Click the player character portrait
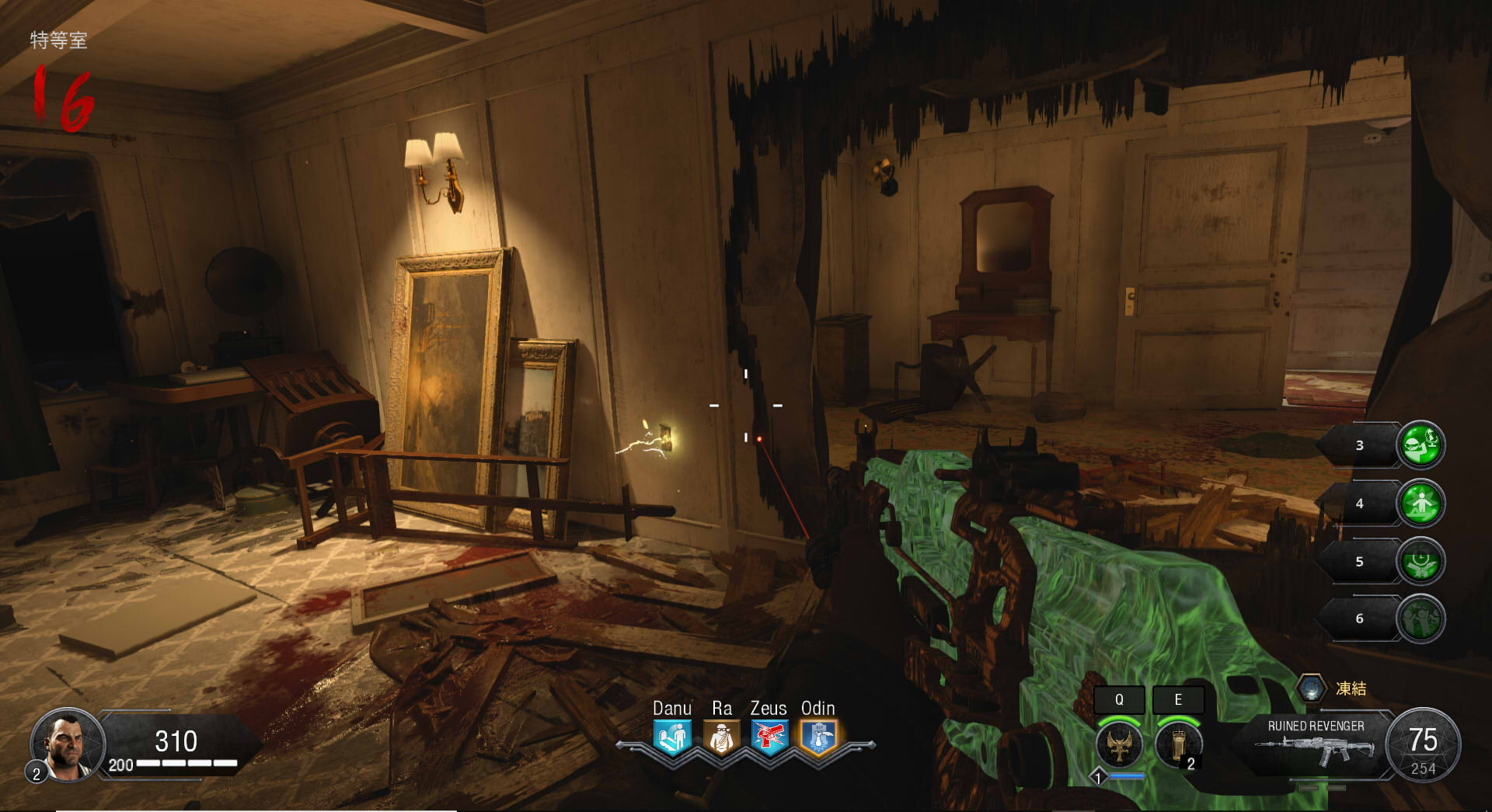 (67, 744)
